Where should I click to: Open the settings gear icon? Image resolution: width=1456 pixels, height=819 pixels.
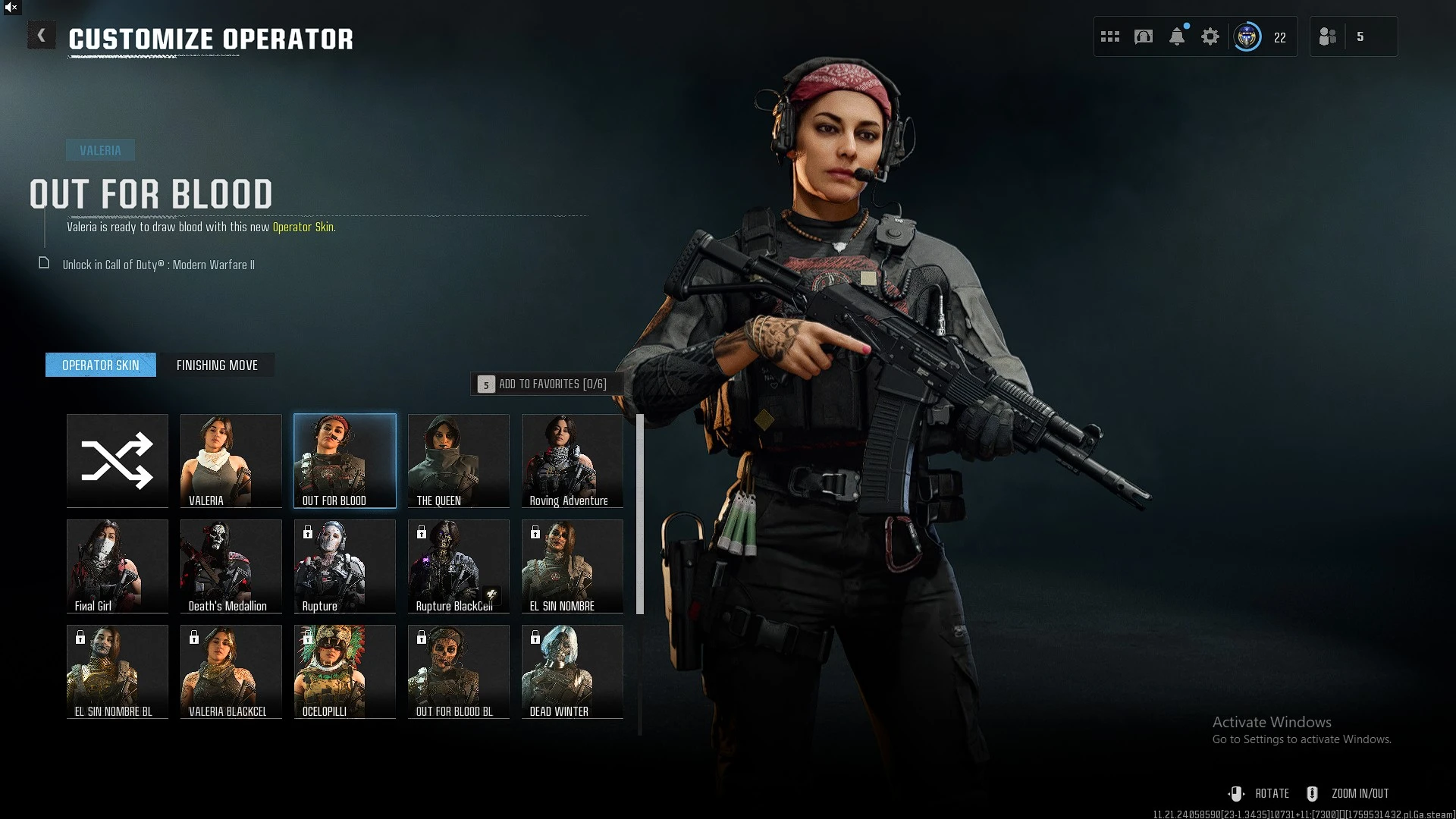[x=1210, y=36]
